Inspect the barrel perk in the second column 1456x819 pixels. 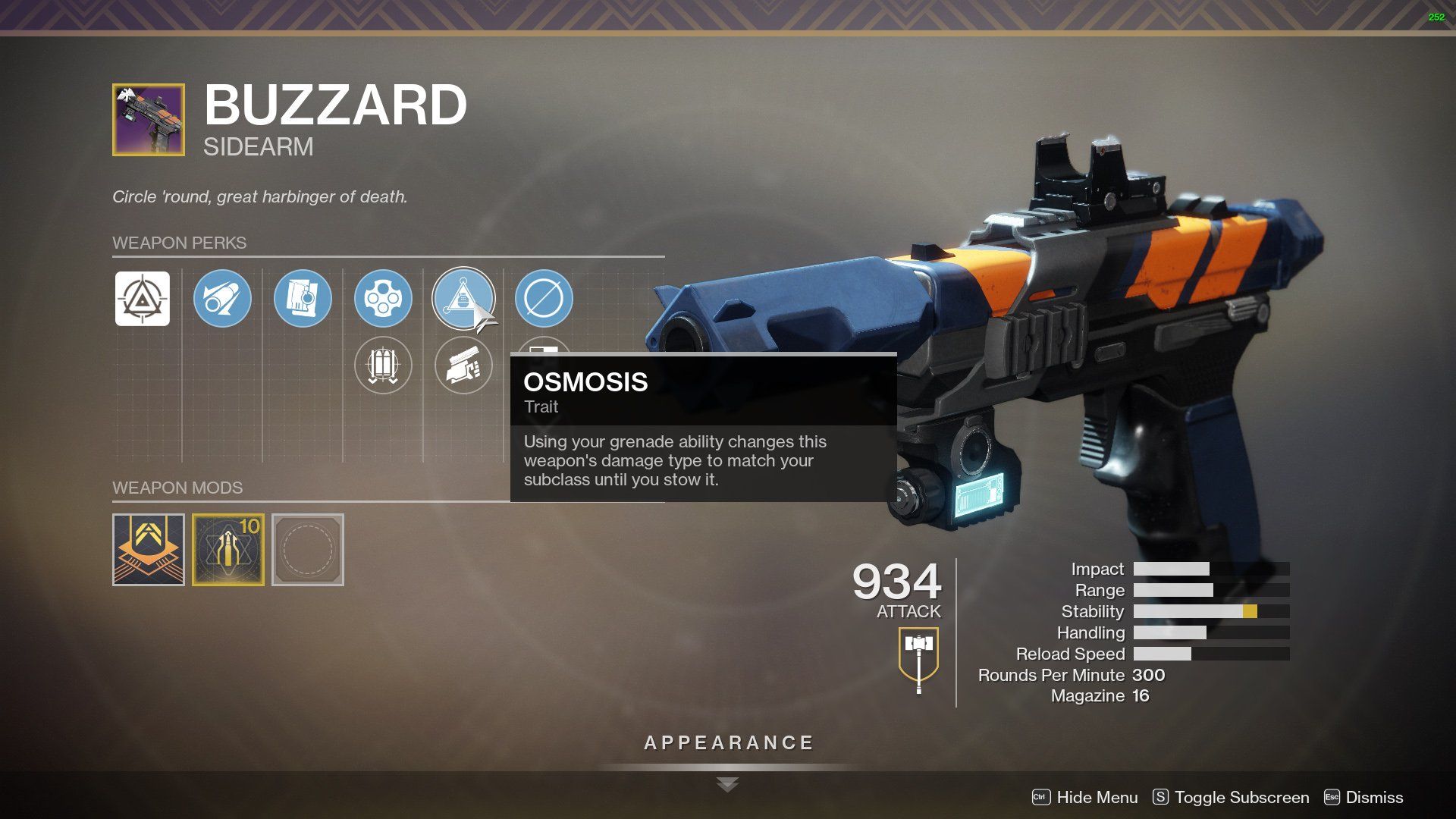coord(222,299)
